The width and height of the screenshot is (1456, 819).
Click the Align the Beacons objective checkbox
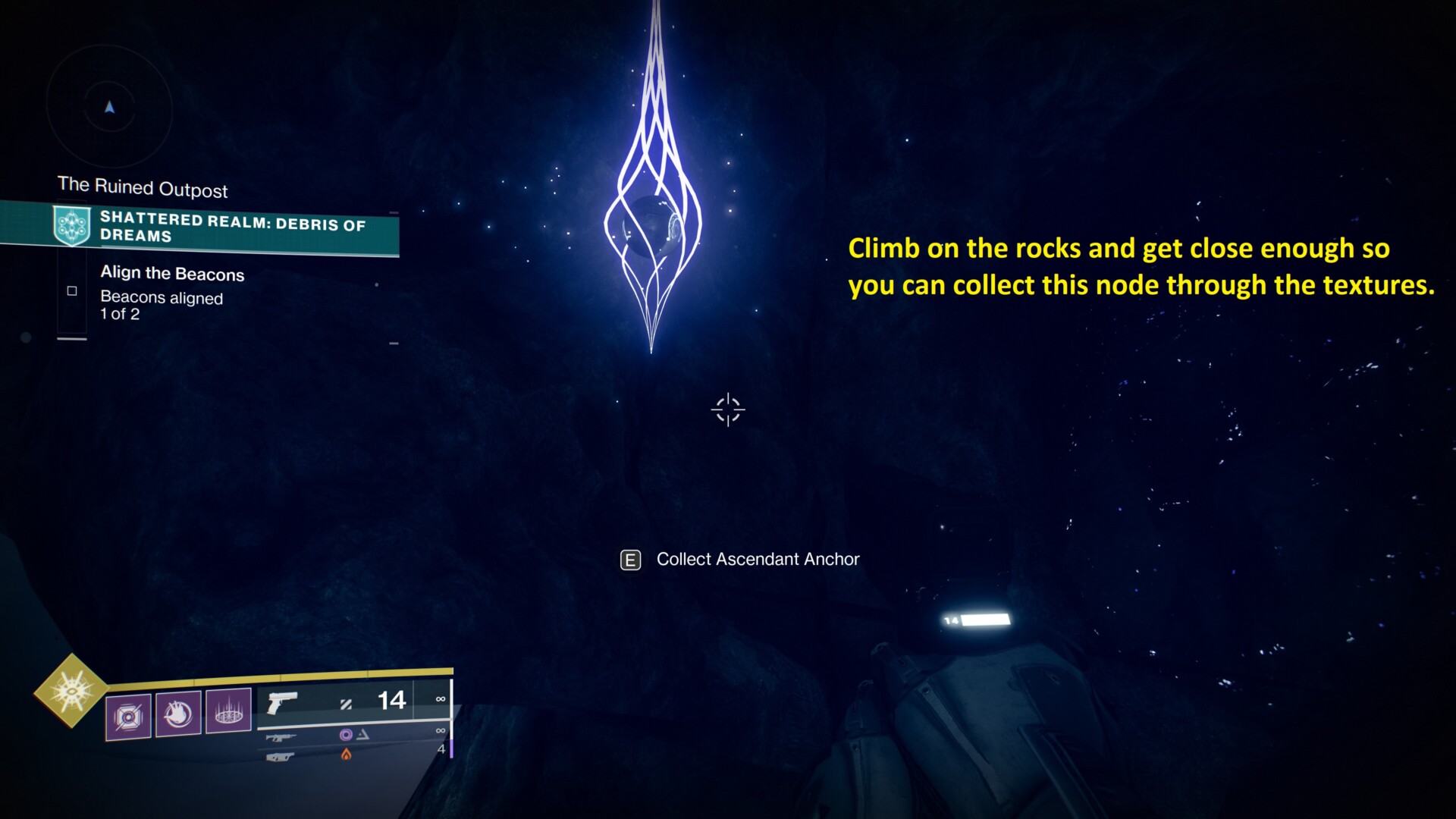click(x=72, y=290)
